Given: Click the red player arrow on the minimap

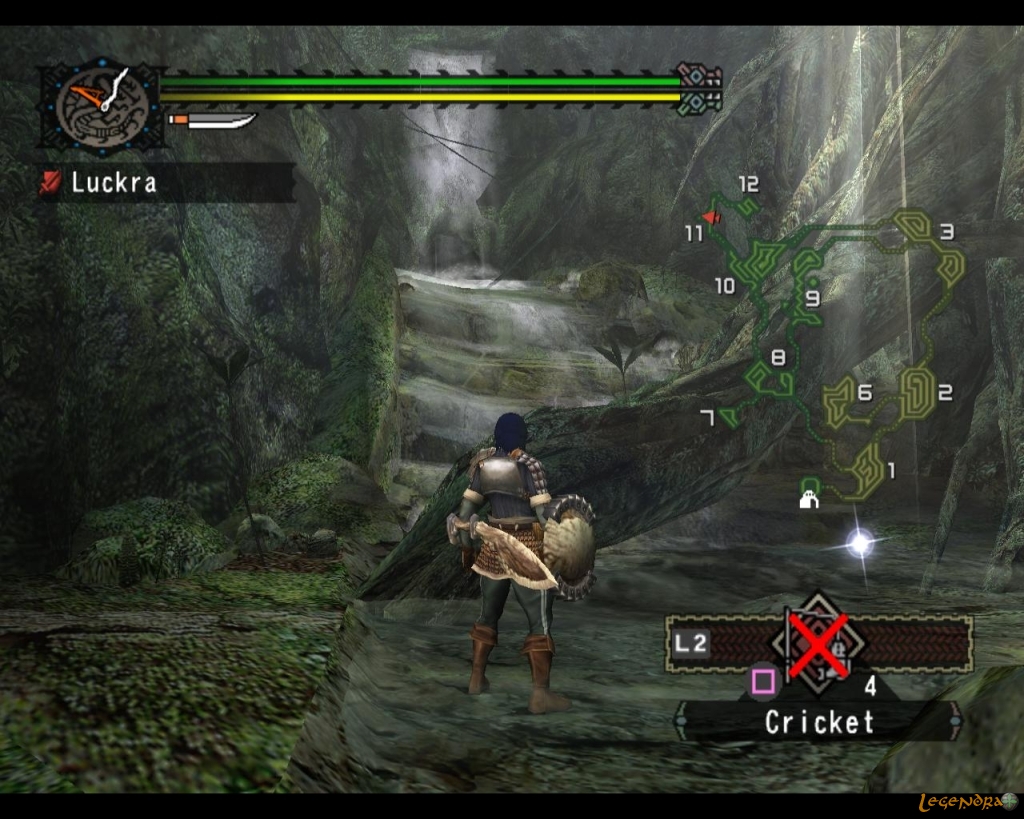Looking at the screenshot, I should (x=711, y=217).
